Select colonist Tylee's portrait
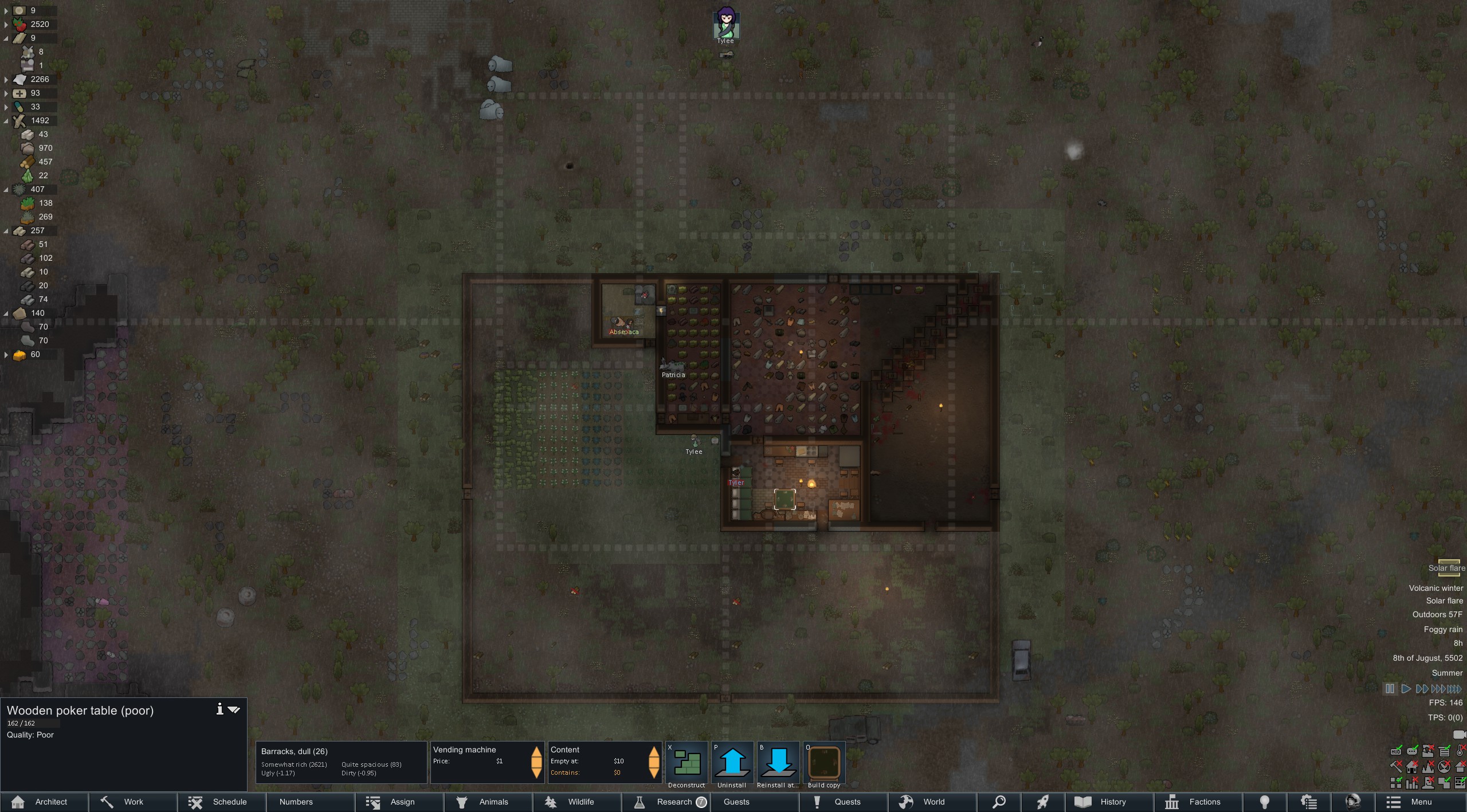Image resolution: width=1467 pixels, height=812 pixels. [x=726, y=25]
